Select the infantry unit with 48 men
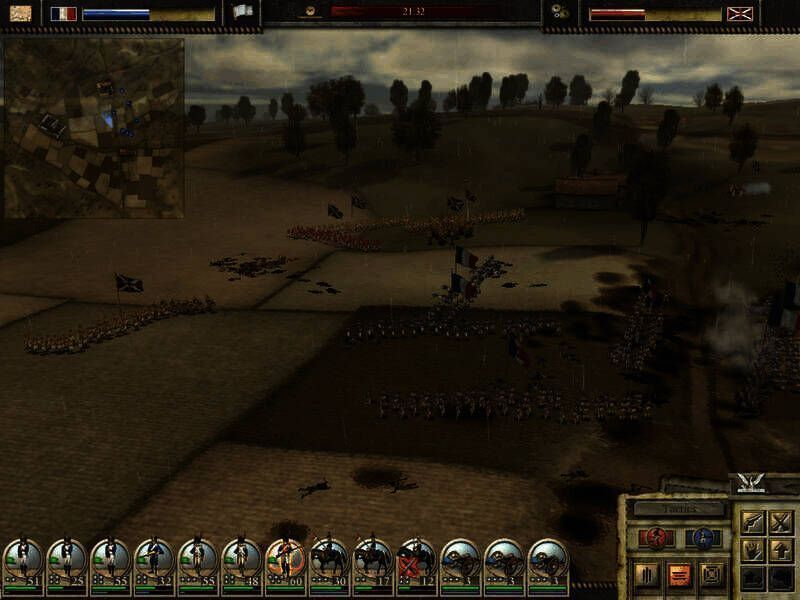 (x=241, y=561)
